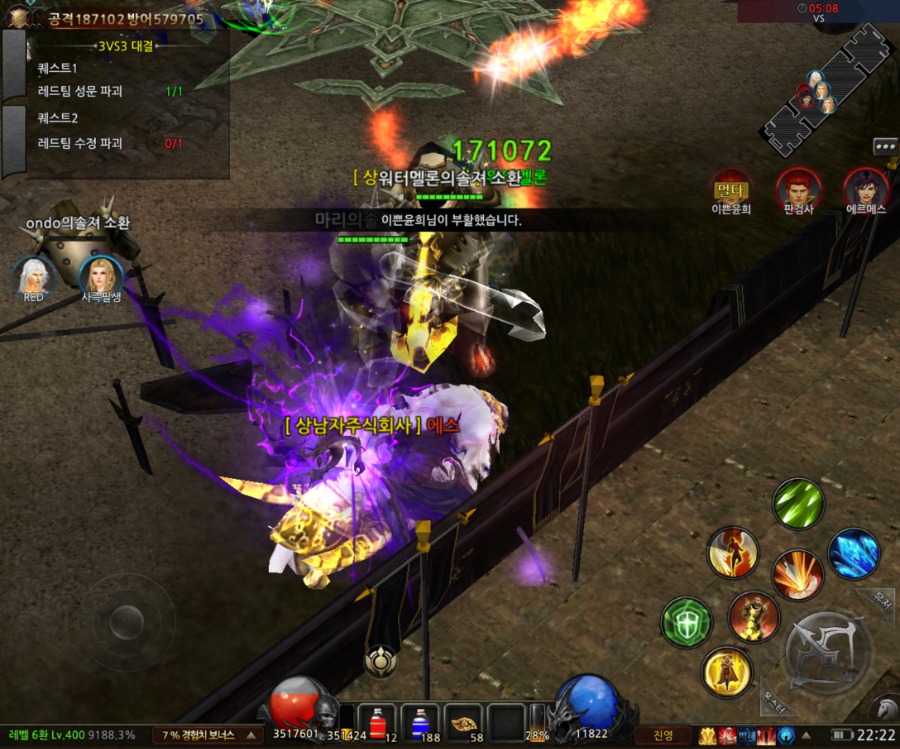Viewport: 900px width, 749px height.
Task: Select teammate 사곡필생 portrait
Action: (101, 276)
